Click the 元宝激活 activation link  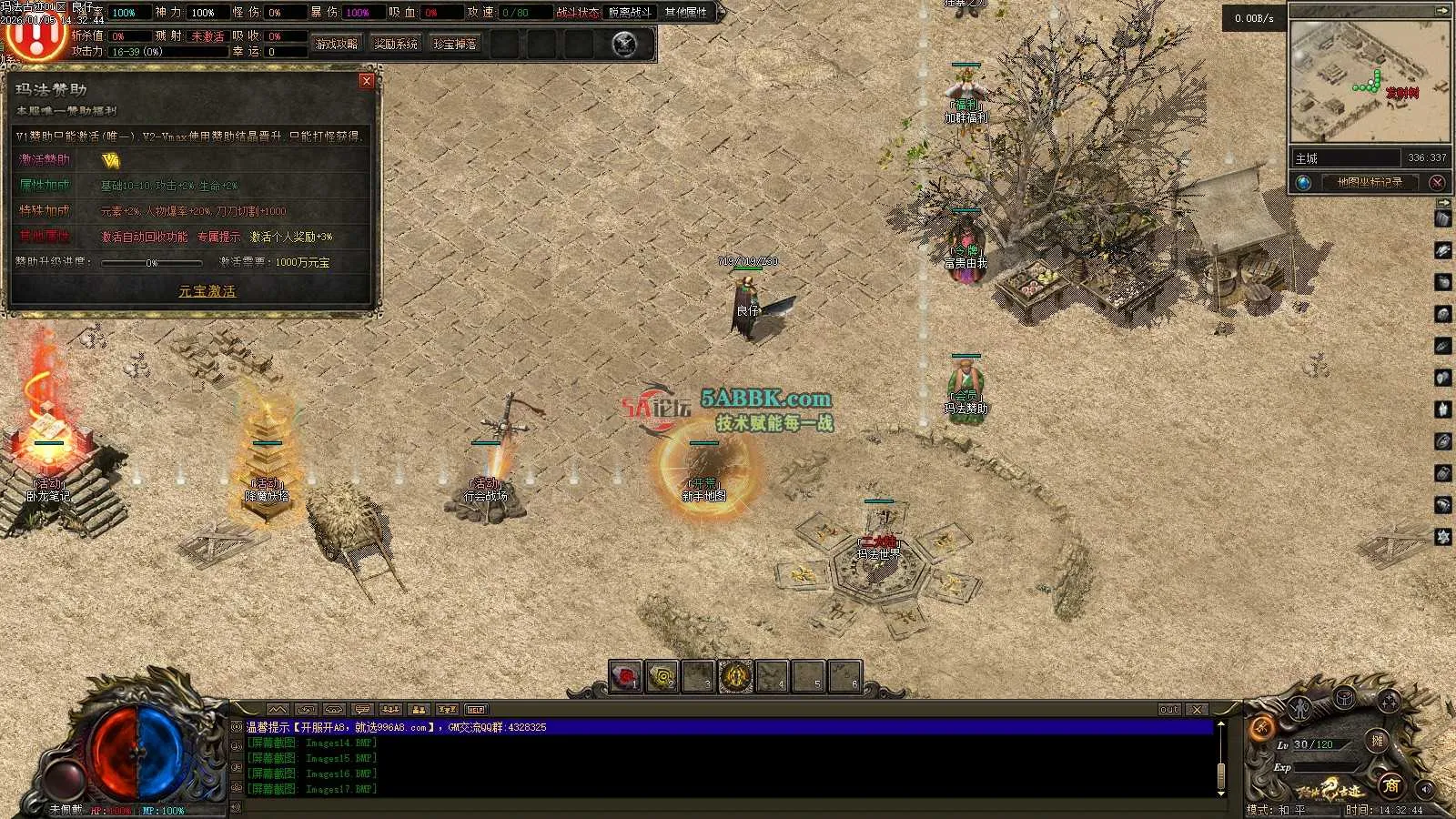pos(207,291)
